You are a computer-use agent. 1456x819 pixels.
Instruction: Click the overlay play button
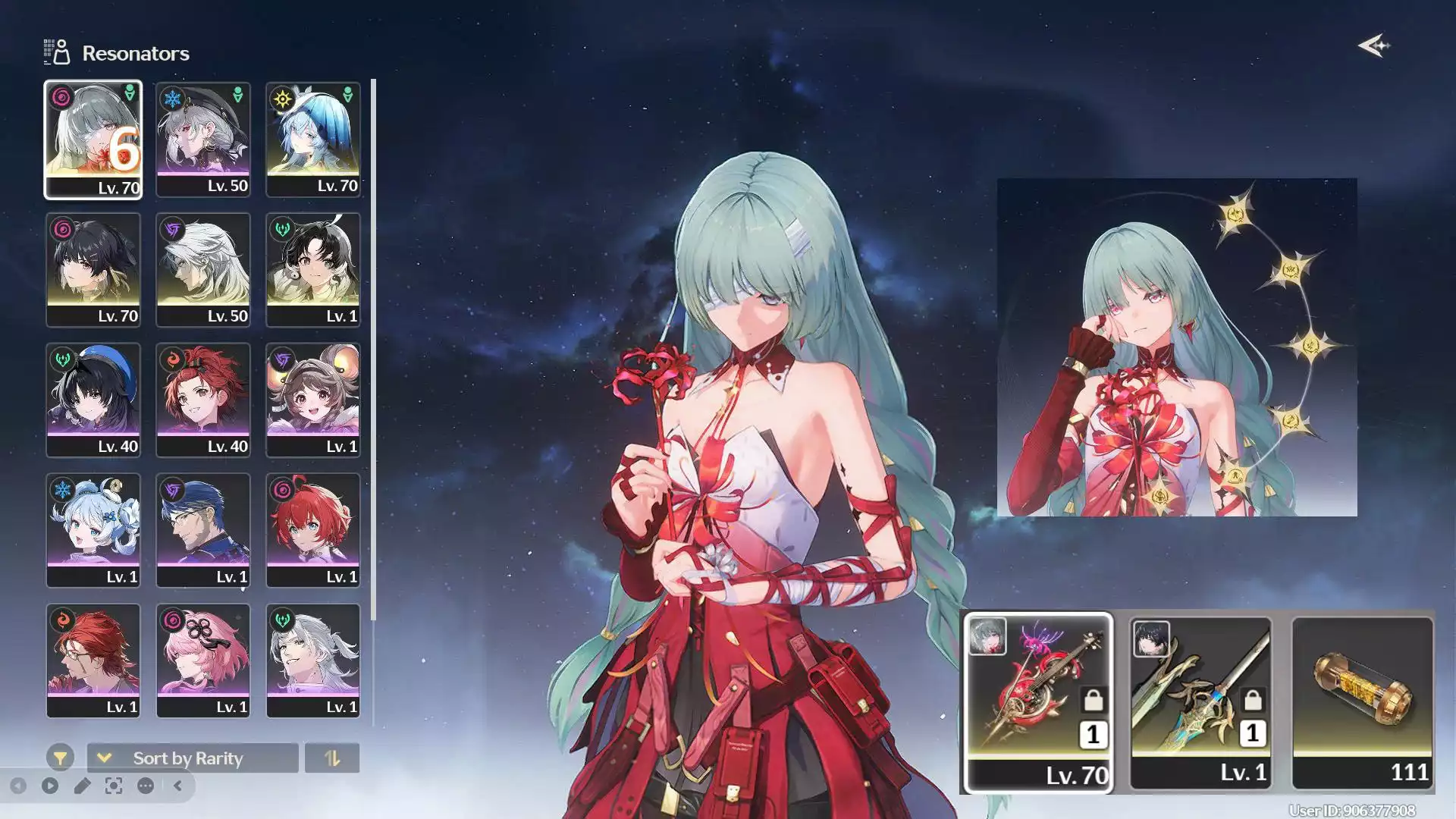coord(50,786)
